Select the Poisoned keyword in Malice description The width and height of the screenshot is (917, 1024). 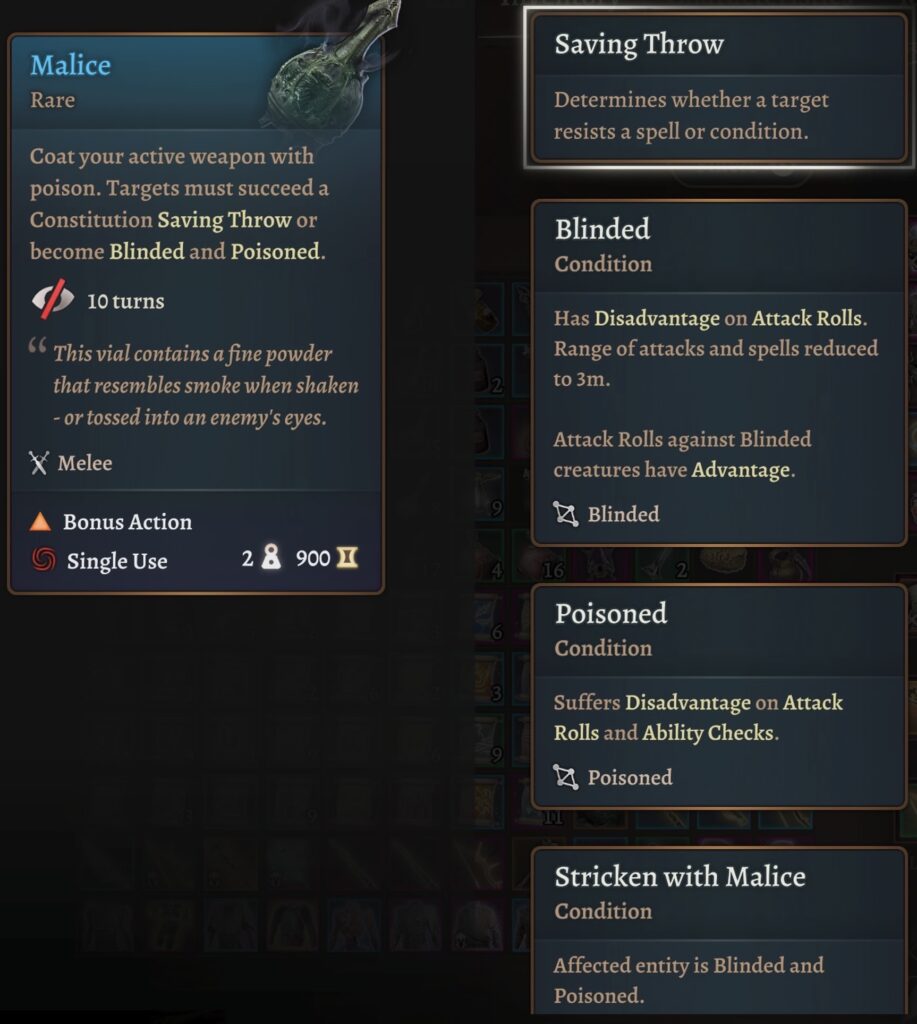coord(275,251)
